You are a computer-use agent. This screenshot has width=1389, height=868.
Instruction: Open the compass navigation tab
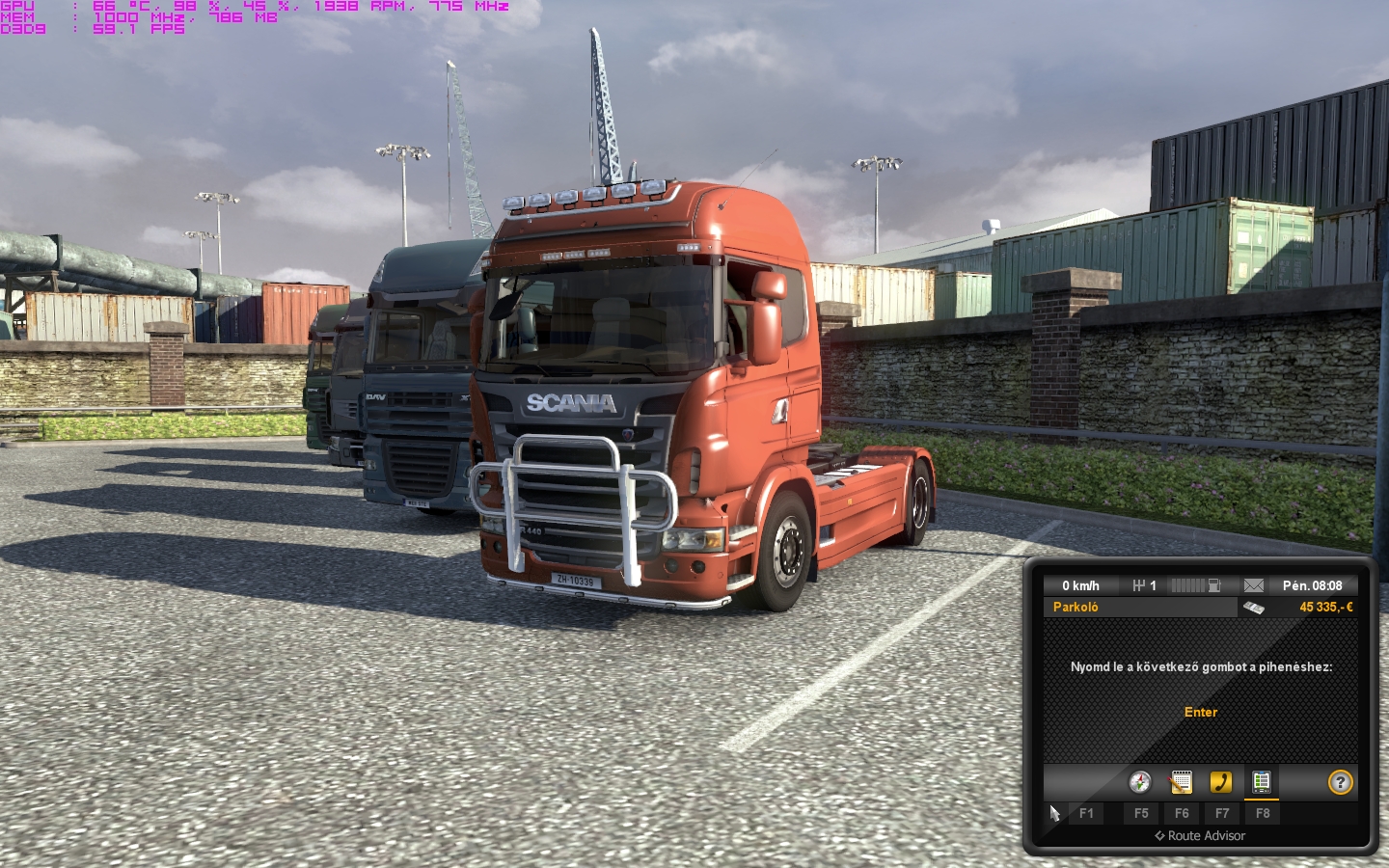point(1140,782)
